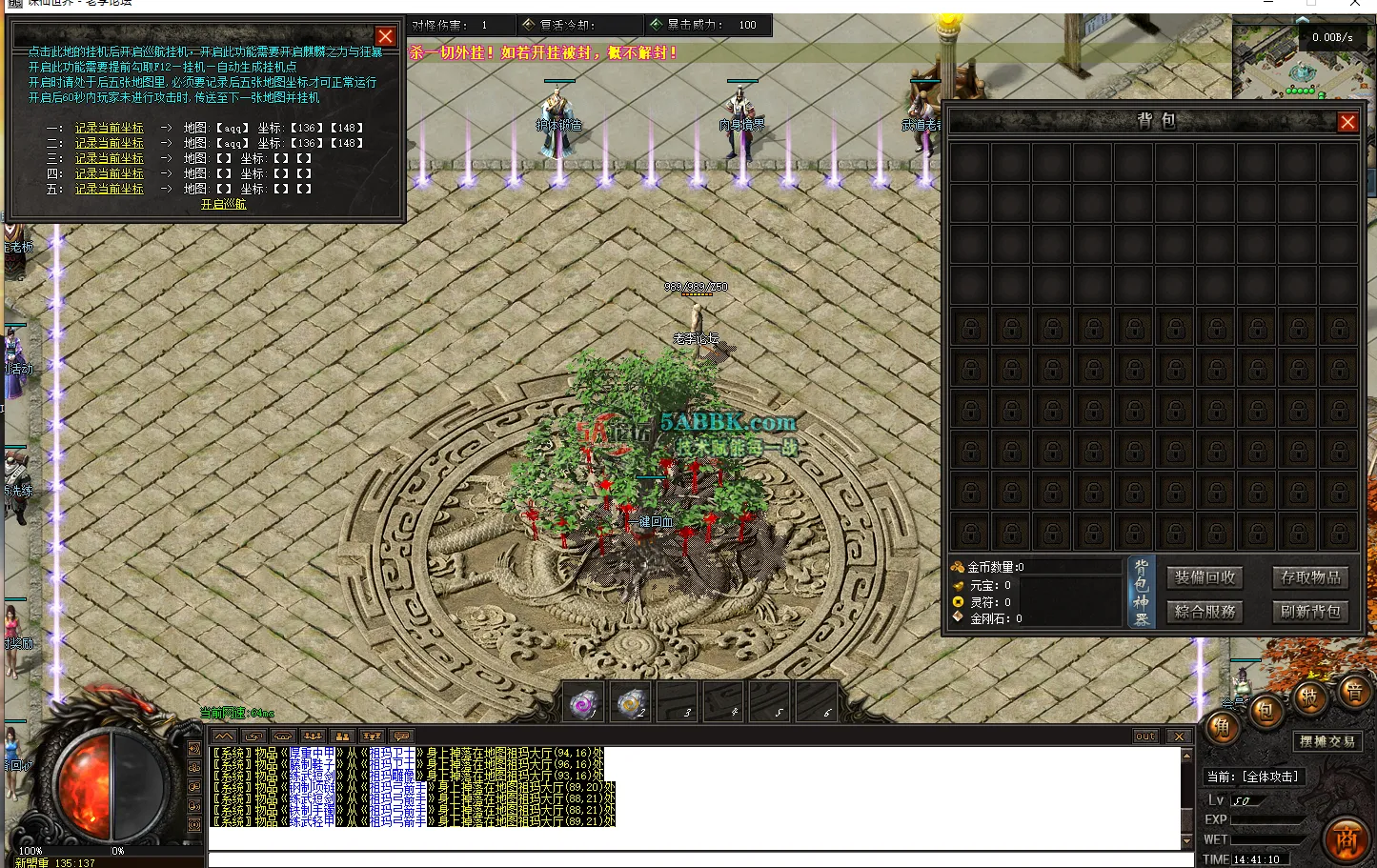Expand chat with the double-arrow icon
1377x868 pixels.
223,736
